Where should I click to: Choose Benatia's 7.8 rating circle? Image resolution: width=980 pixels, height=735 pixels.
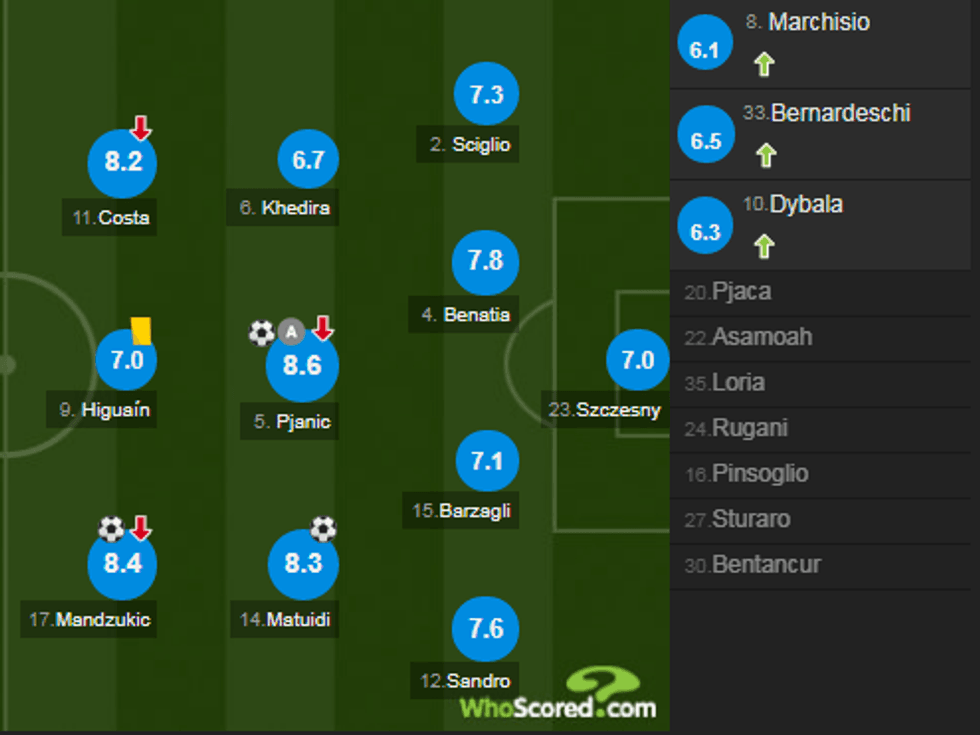[x=486, y=261]
